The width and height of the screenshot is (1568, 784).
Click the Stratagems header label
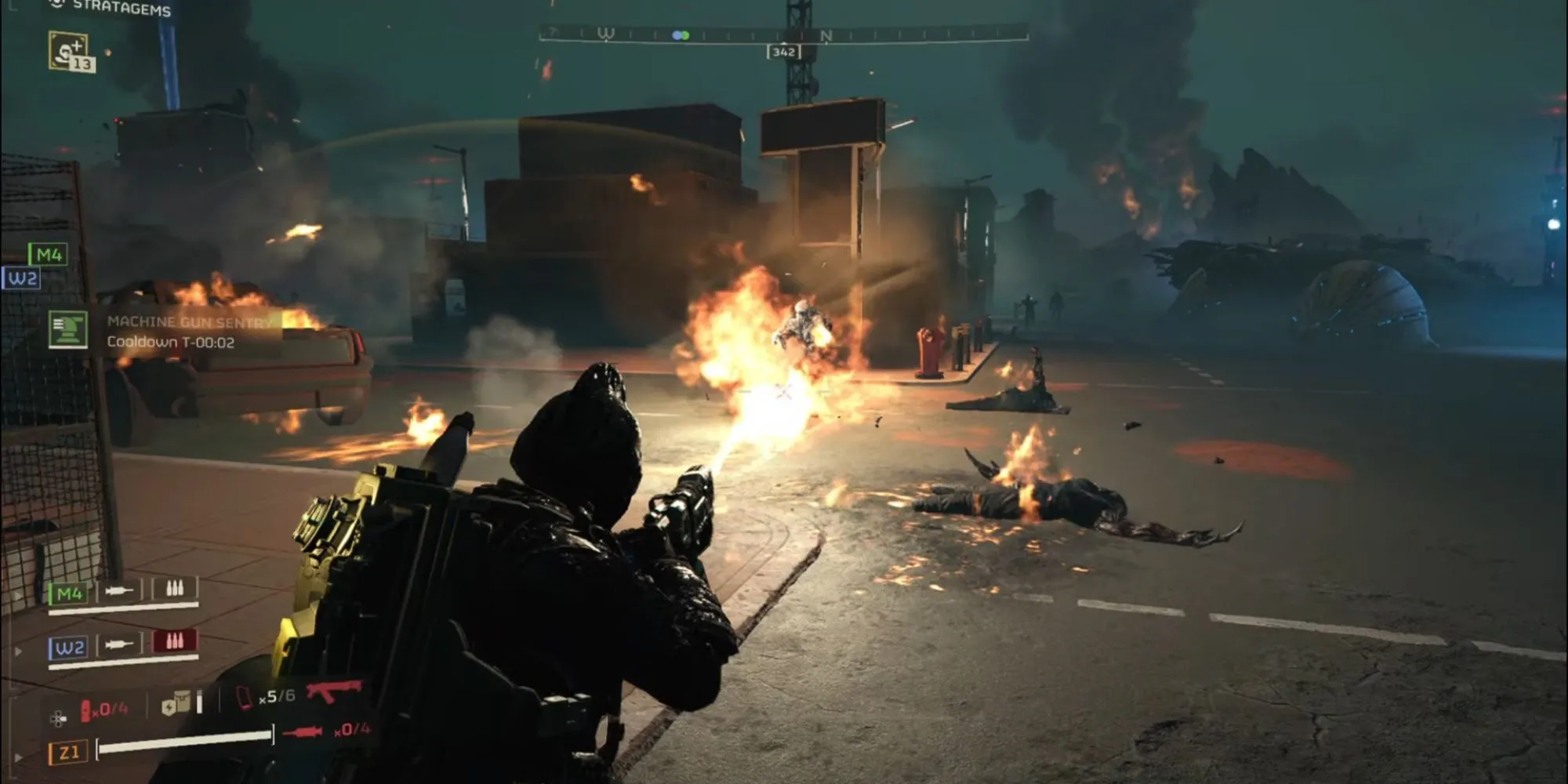coord(121,9)
